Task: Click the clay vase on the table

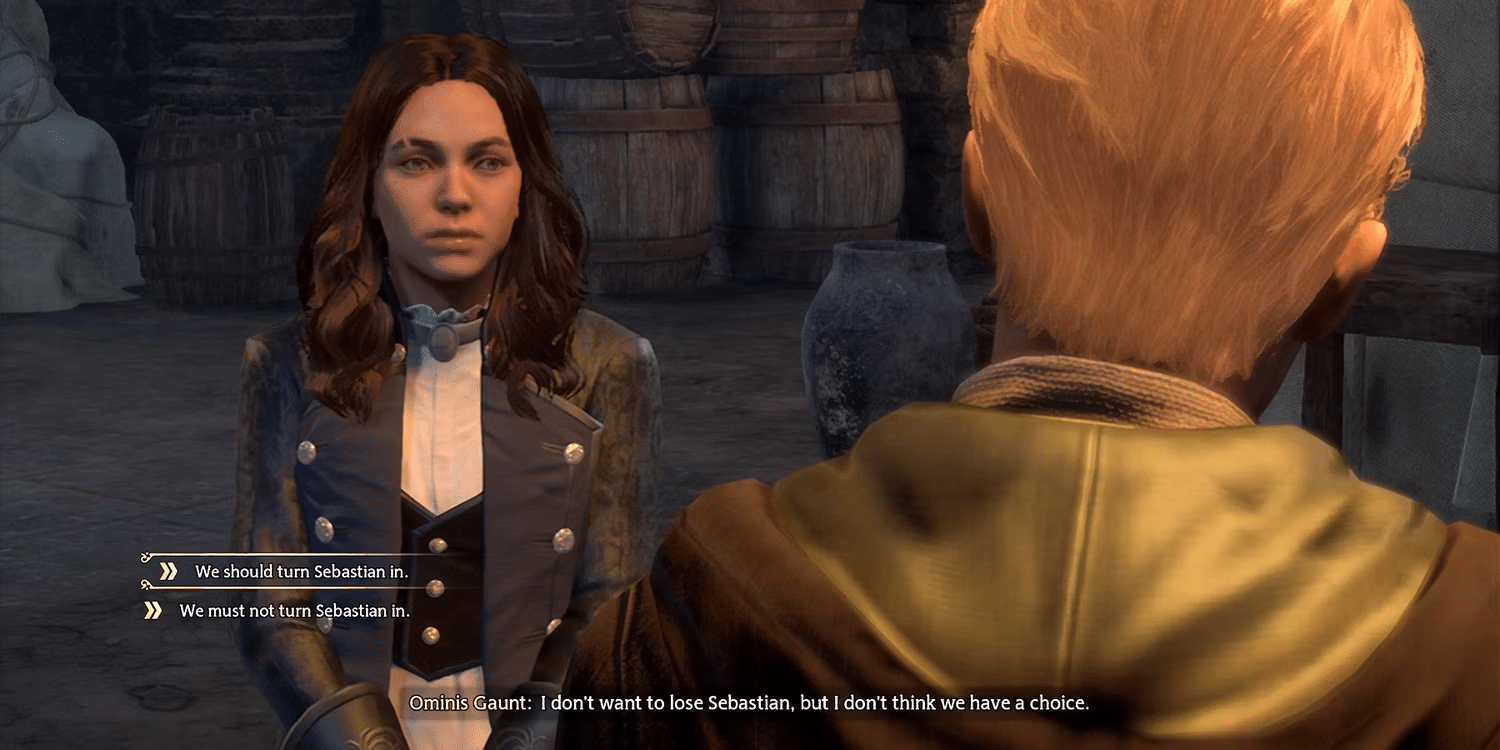Action: (x=880, y=330)
